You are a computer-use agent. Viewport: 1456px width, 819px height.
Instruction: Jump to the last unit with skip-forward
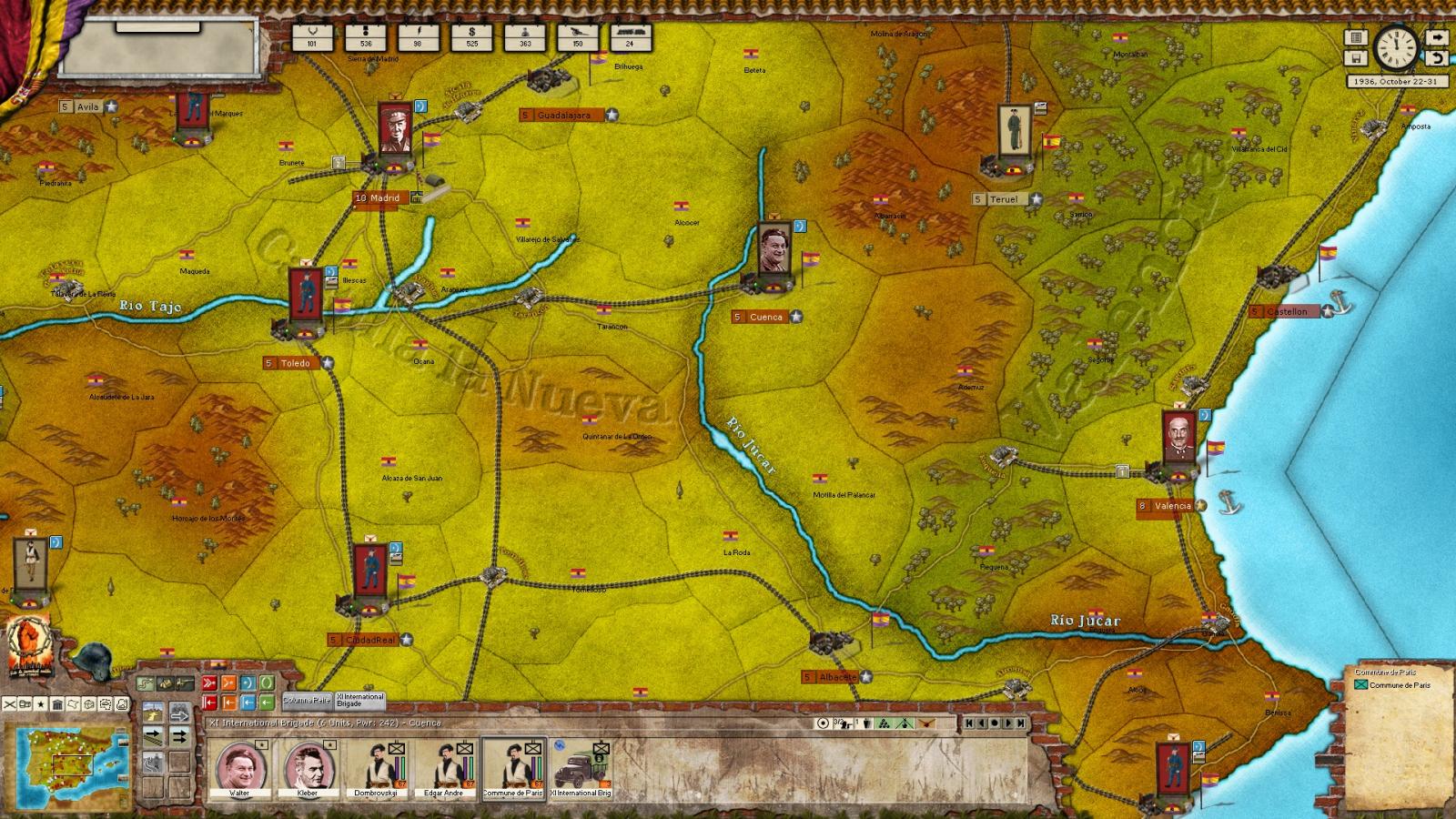coord(1022,723)
